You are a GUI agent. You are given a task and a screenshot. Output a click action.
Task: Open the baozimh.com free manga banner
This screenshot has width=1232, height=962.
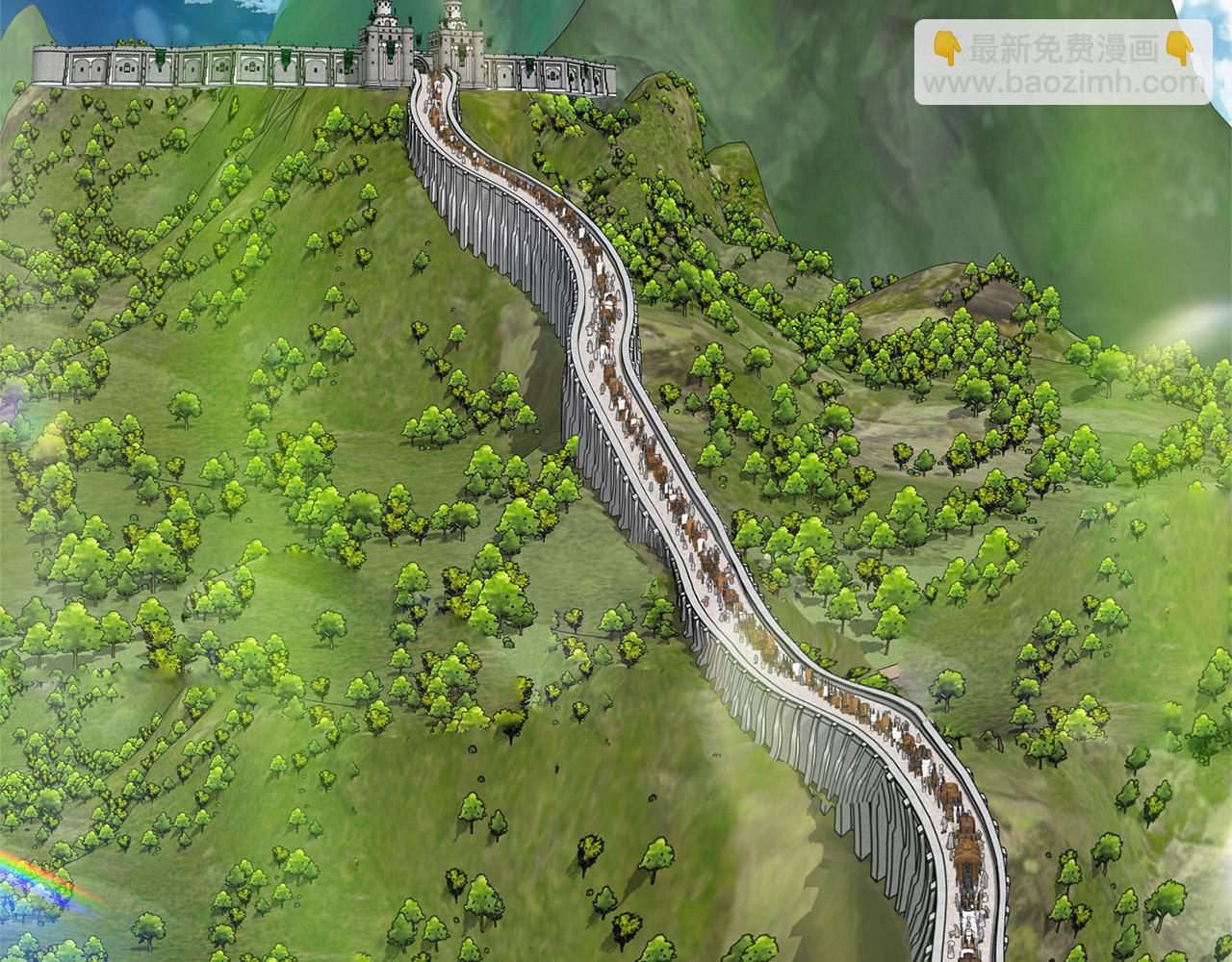(x=1063, y=63)
